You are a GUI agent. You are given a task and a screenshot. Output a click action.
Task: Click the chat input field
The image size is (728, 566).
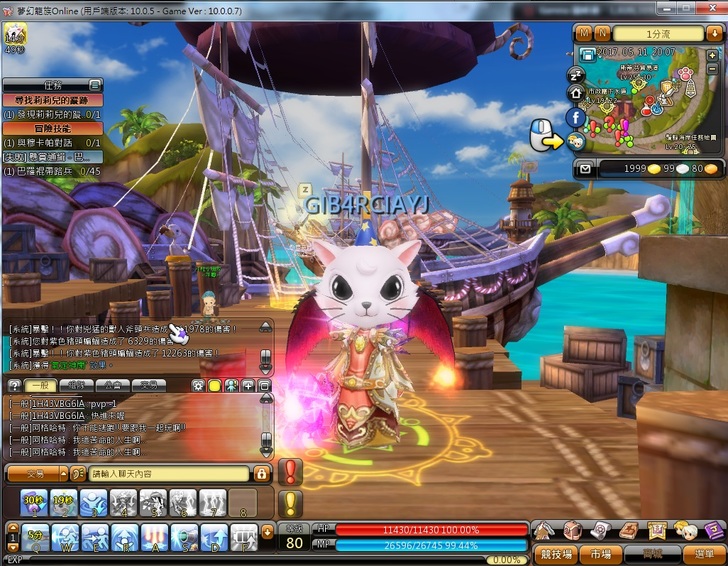(168, 473)
